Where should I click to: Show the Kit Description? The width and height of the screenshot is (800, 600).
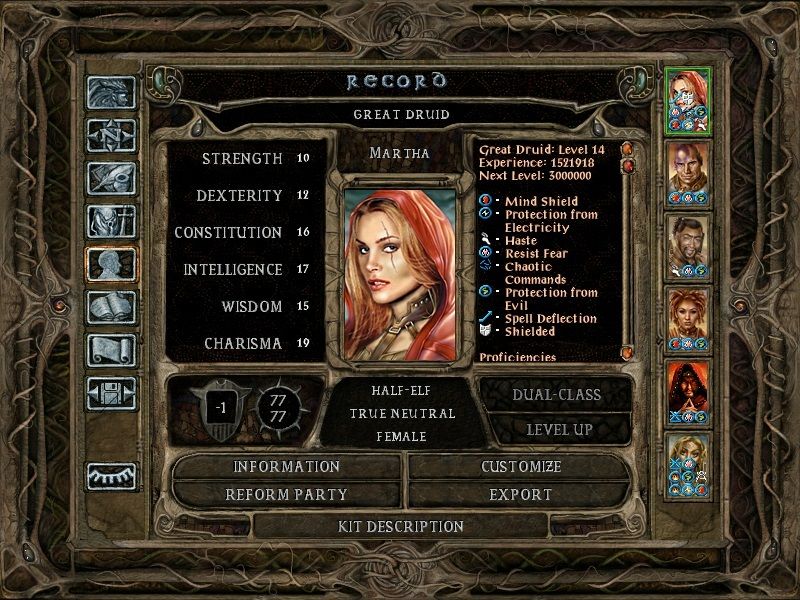point(400,526)
